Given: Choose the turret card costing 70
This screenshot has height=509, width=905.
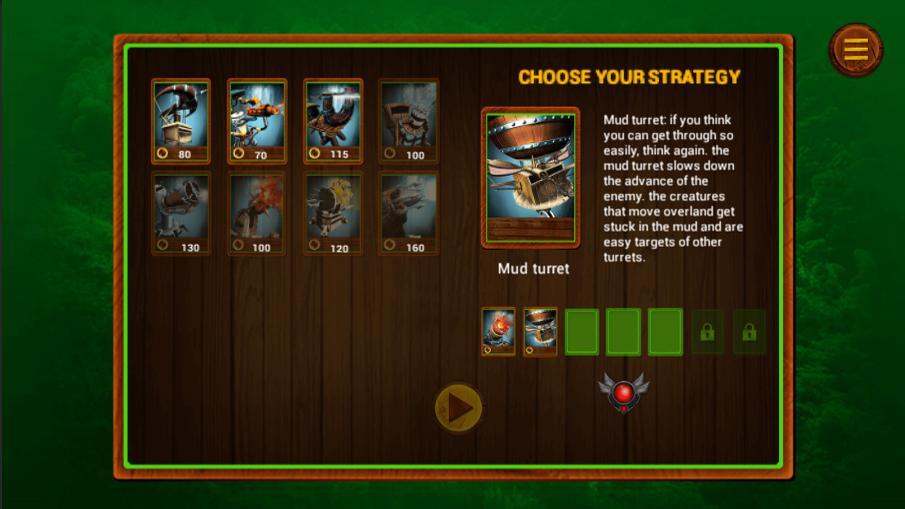Looking at the screenshot, I should click(257, 121).
